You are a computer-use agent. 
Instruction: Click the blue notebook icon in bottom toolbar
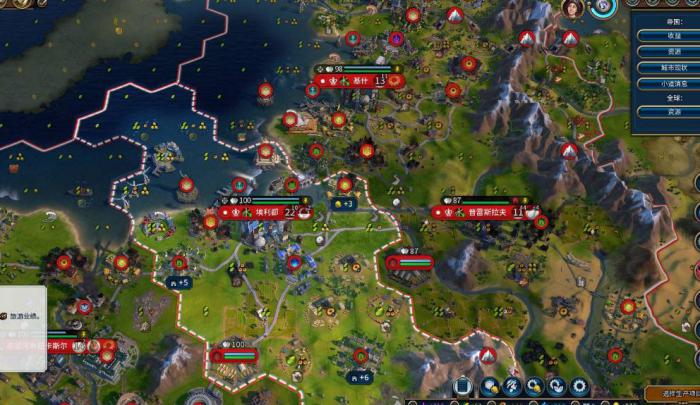click(x=463, y=386)
